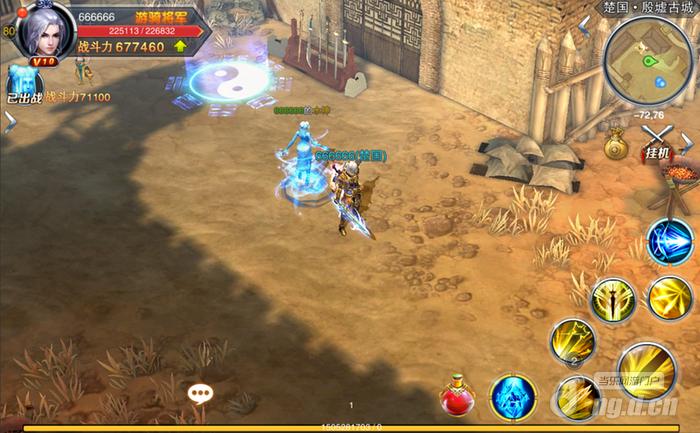
Task: Use the red health potion
Action: [x=458, y=396]
